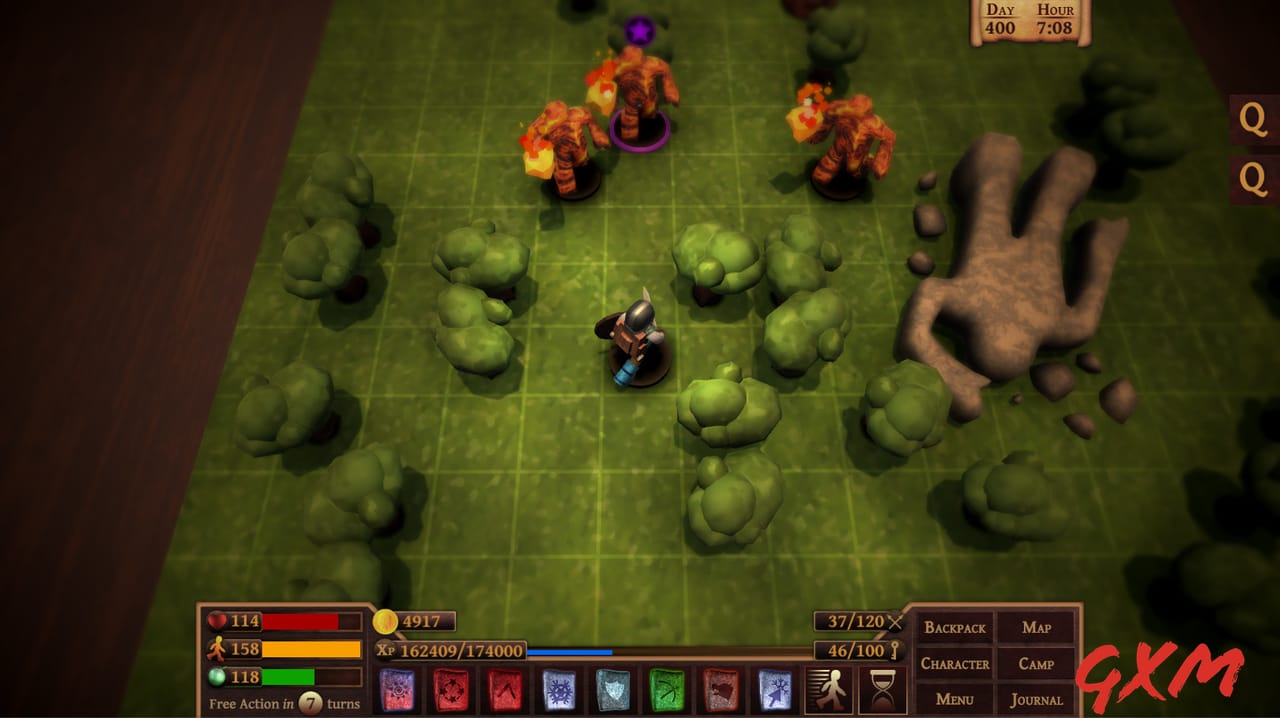This screenshot has height=718, width=1280.
Task: Activate the grey shield ability card
Action: click(x=613, y=690)
